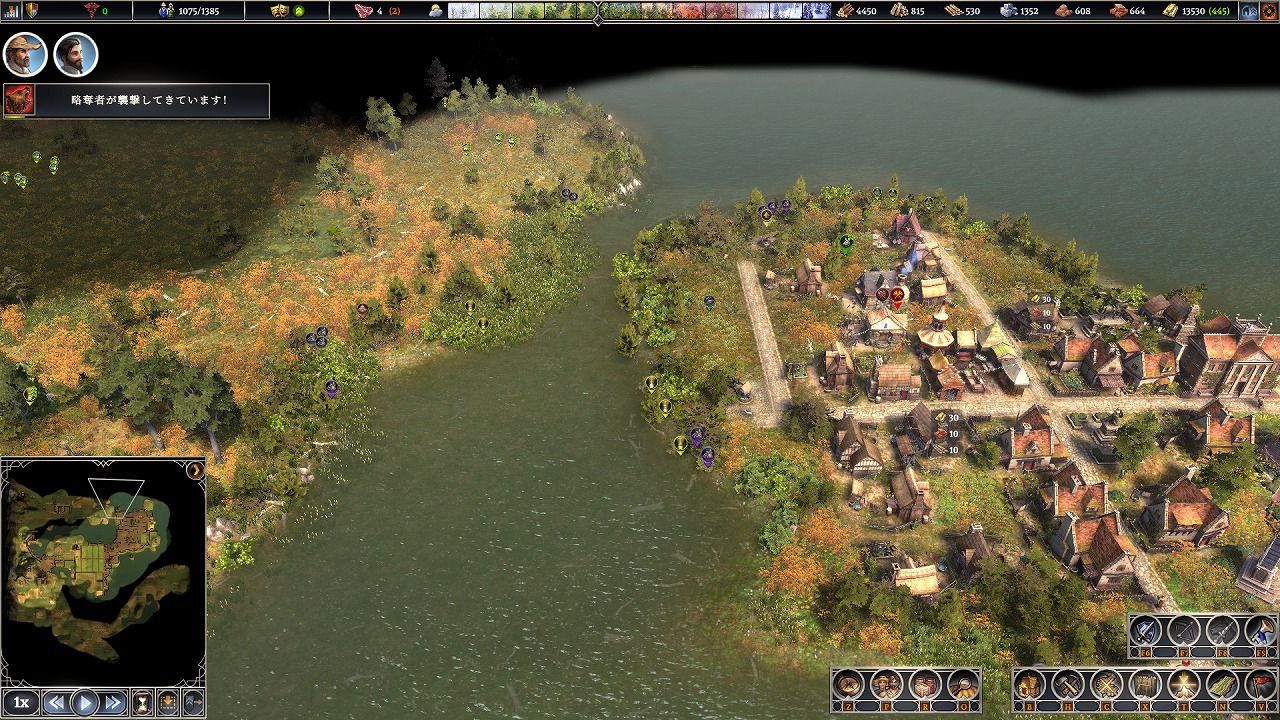Image resolution: width=1280 pixels, height=720 pixels.
Task: Collapse the minimap with the arrow button
Action: pos(195,469)
